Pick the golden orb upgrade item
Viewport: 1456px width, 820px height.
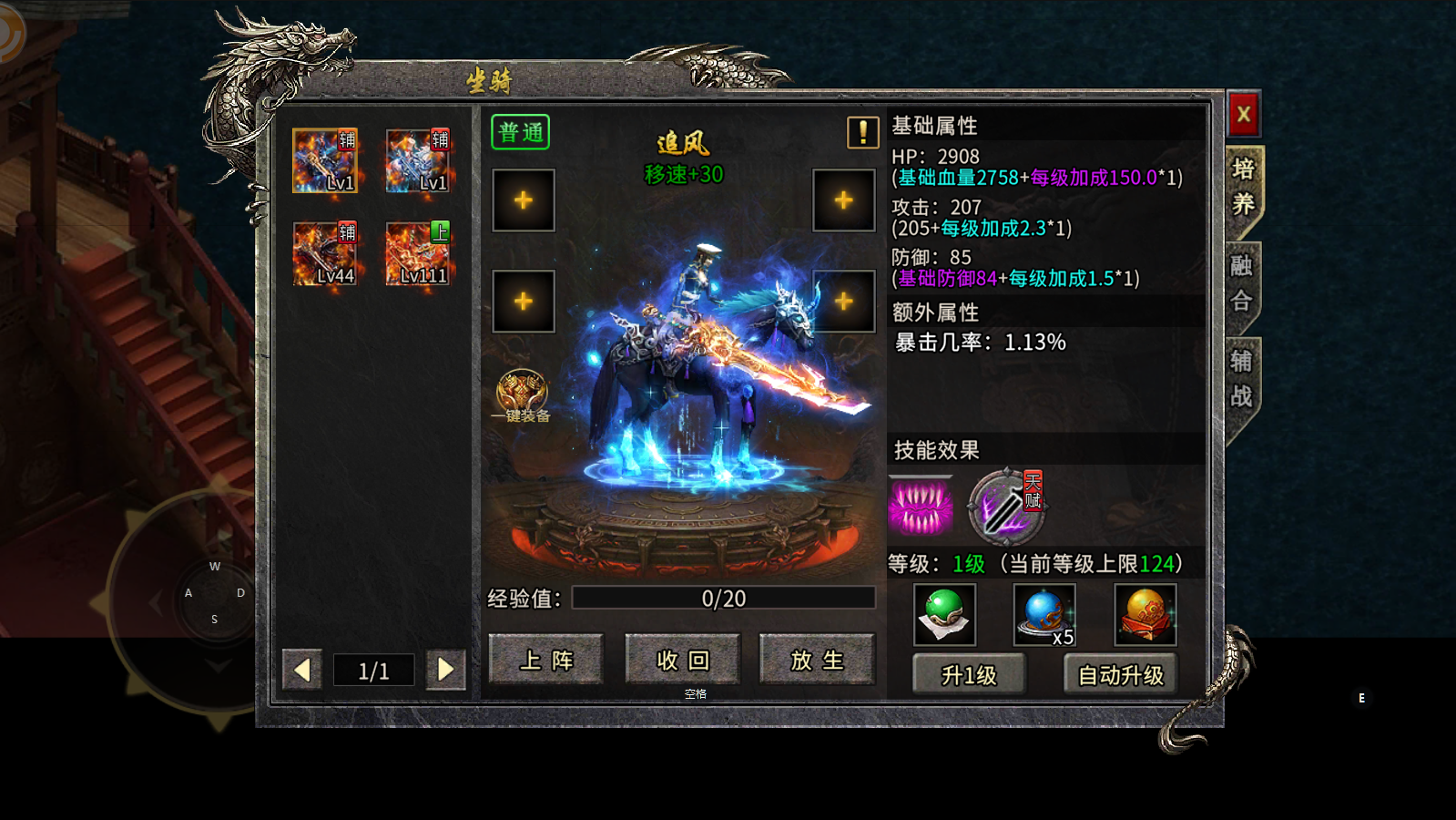(1145, 615)
